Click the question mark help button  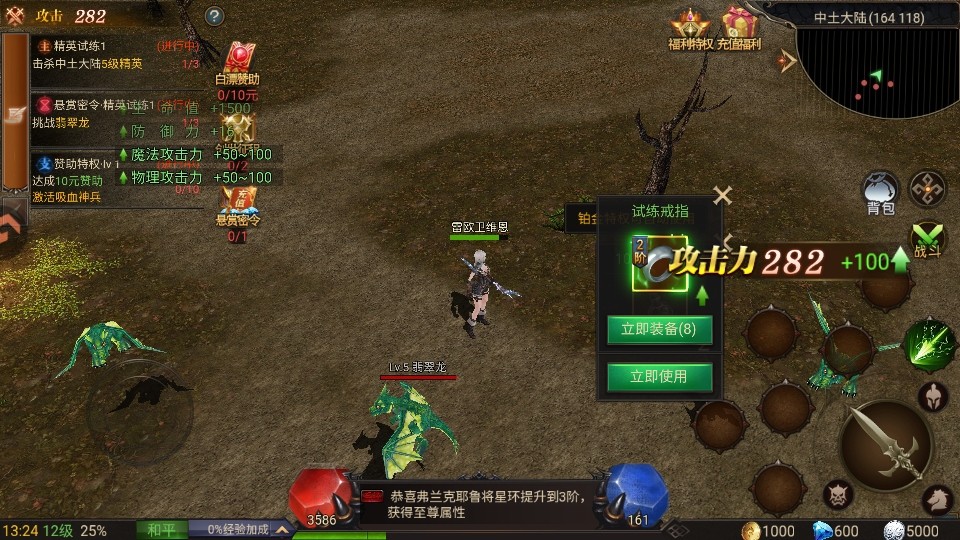pos(214,16)
